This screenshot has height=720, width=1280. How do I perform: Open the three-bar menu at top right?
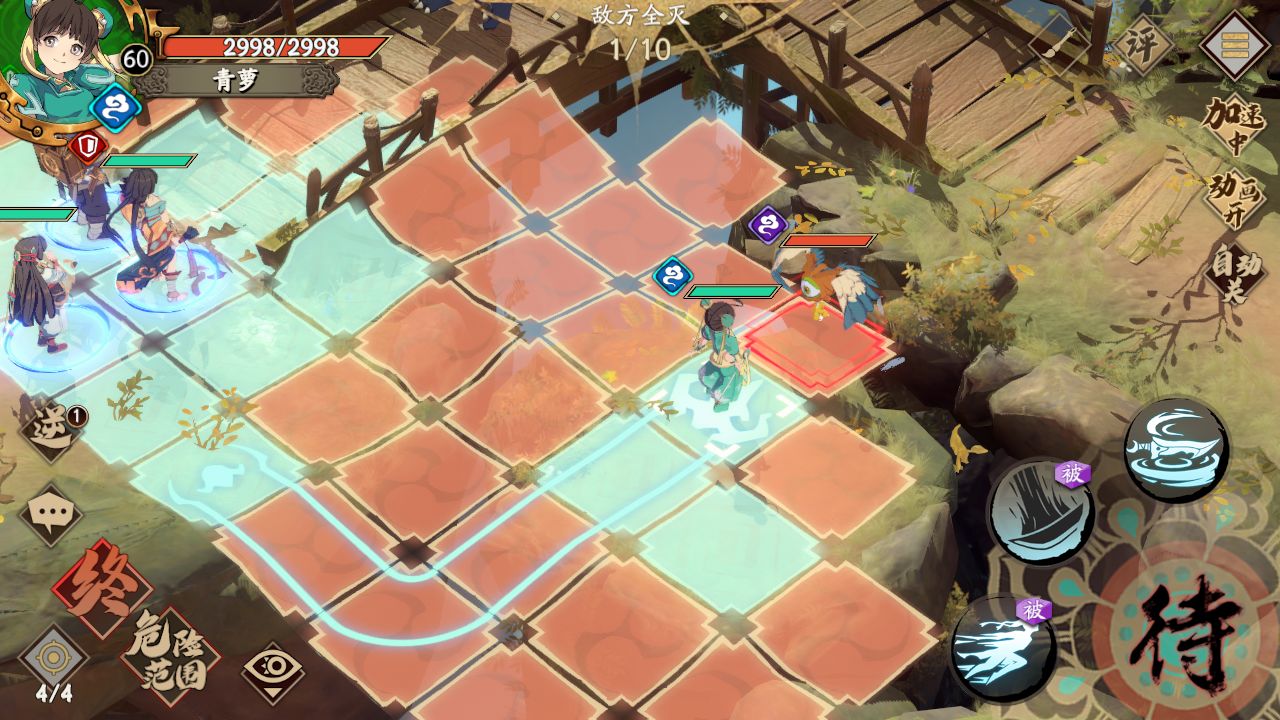click(1233, 44)
